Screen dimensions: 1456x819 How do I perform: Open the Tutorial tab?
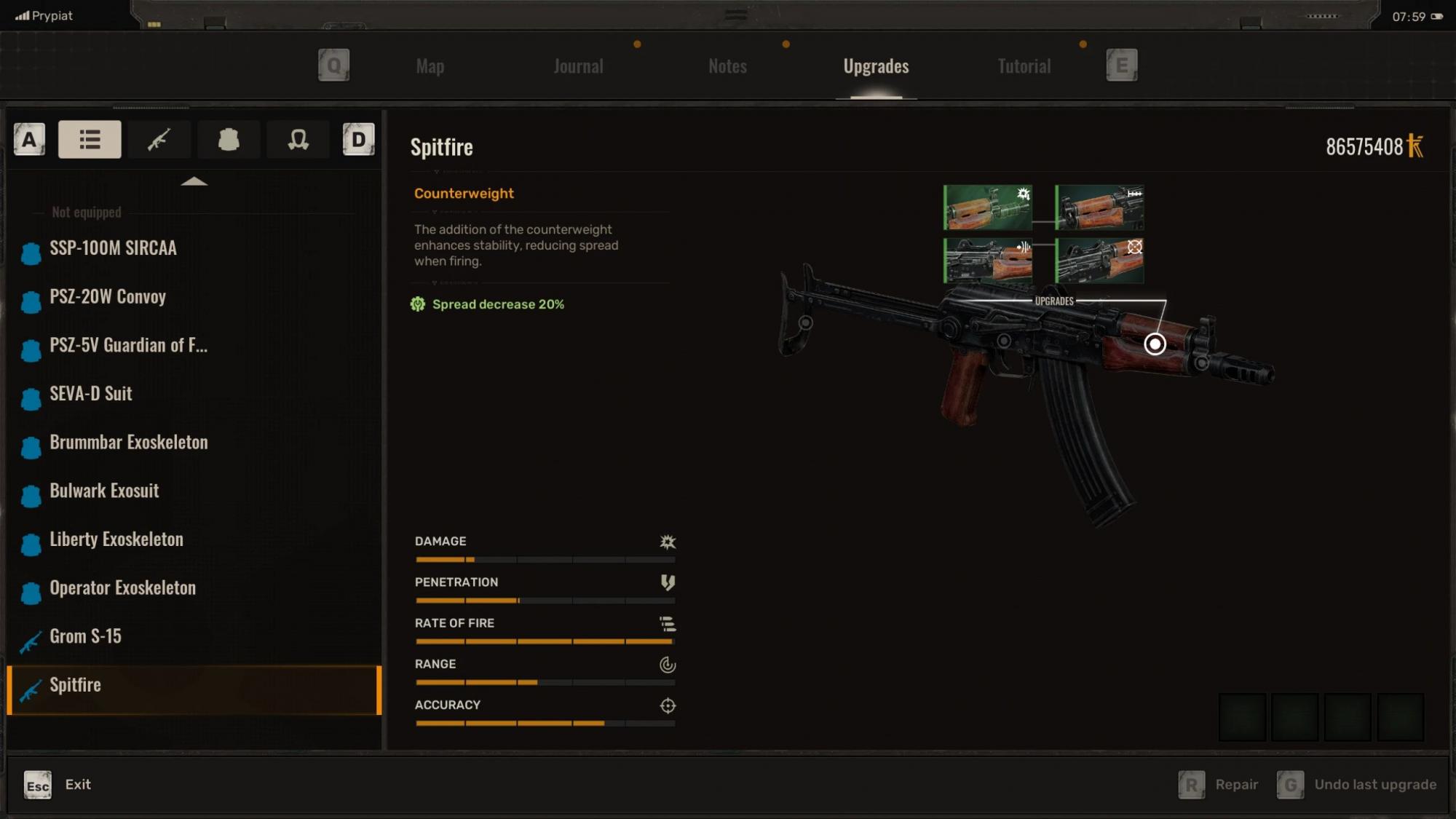(x=1024, y=66)
